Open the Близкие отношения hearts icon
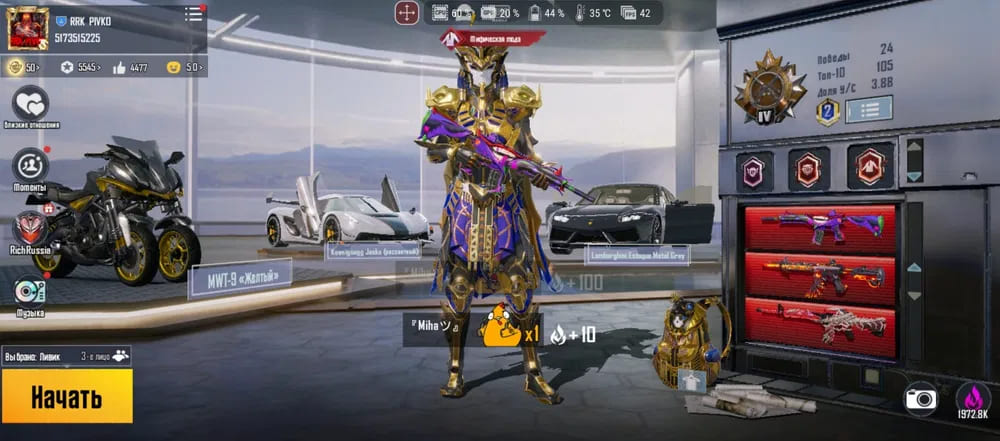Viewport: 1000px width, 441px height. pyautogui.click(x=31, y=103)
